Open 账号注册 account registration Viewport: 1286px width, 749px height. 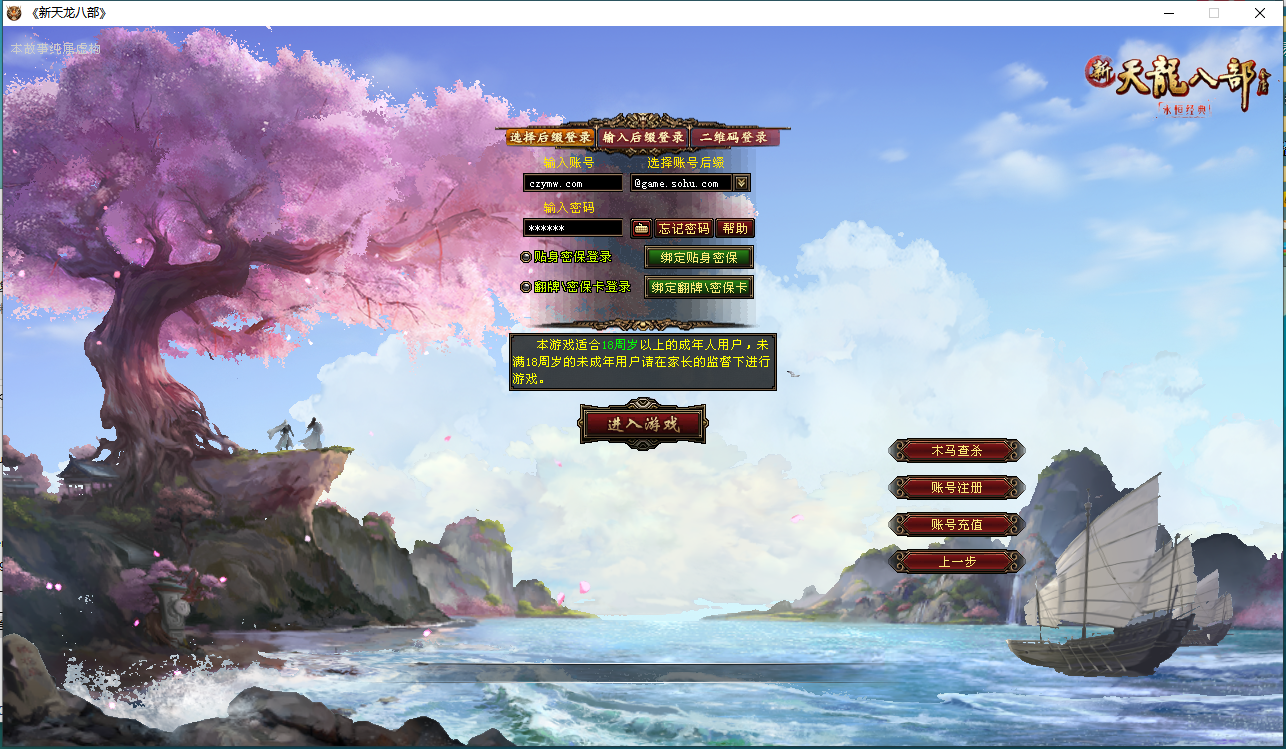pyautogui.click(x=955, y=487)
